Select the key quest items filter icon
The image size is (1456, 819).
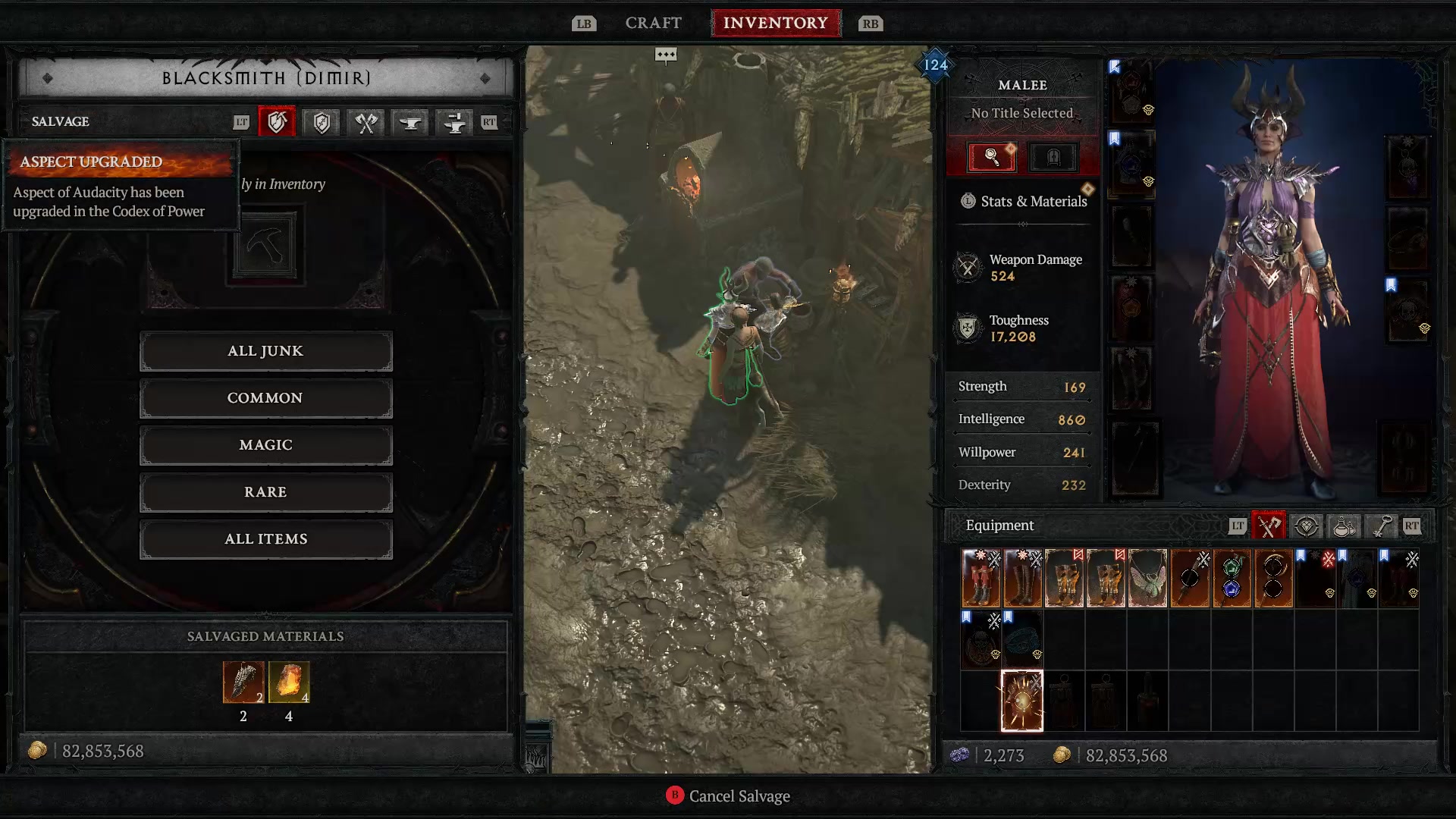pos(1380,526)
